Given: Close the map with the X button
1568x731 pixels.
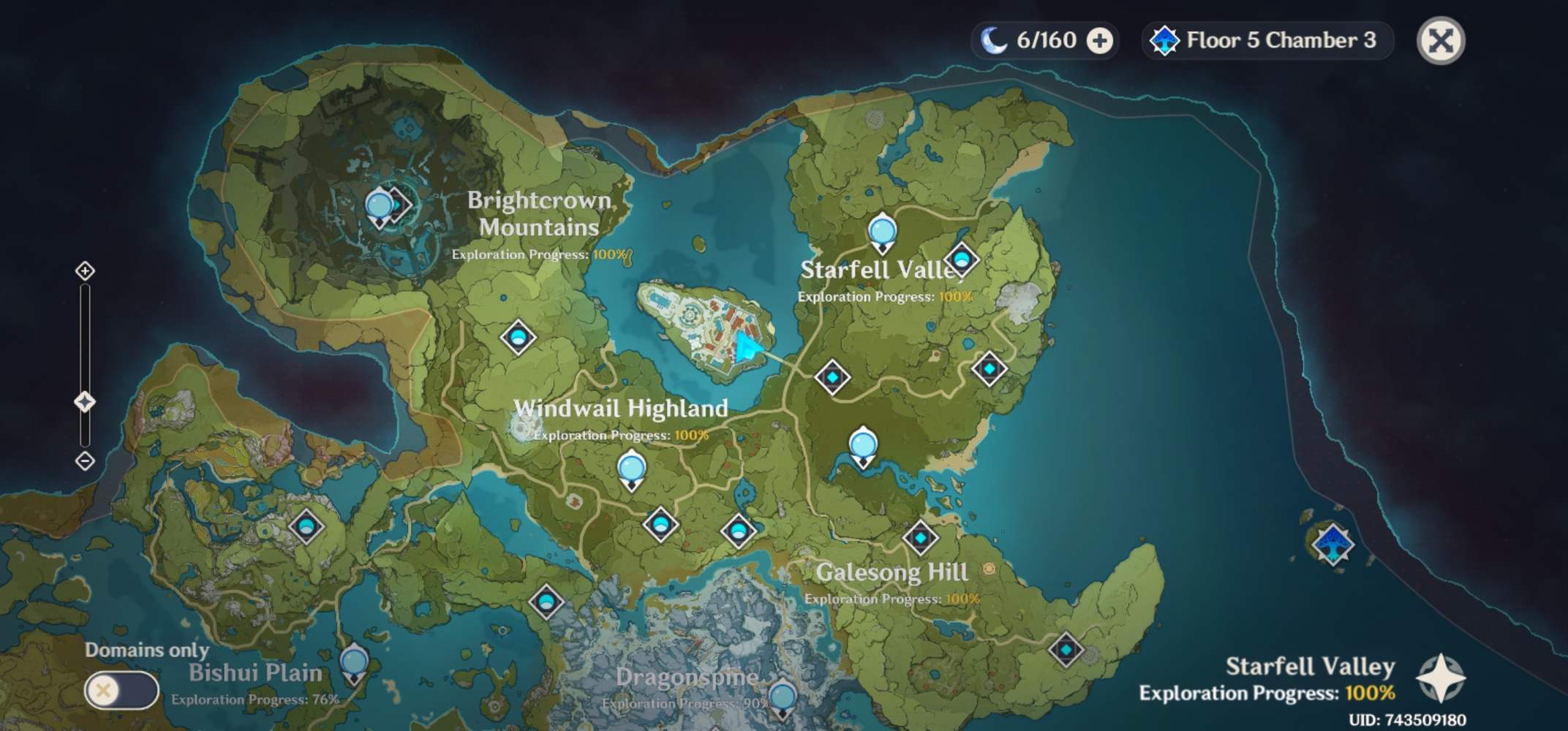Looking at the screenshot, I should [1440, 40].
